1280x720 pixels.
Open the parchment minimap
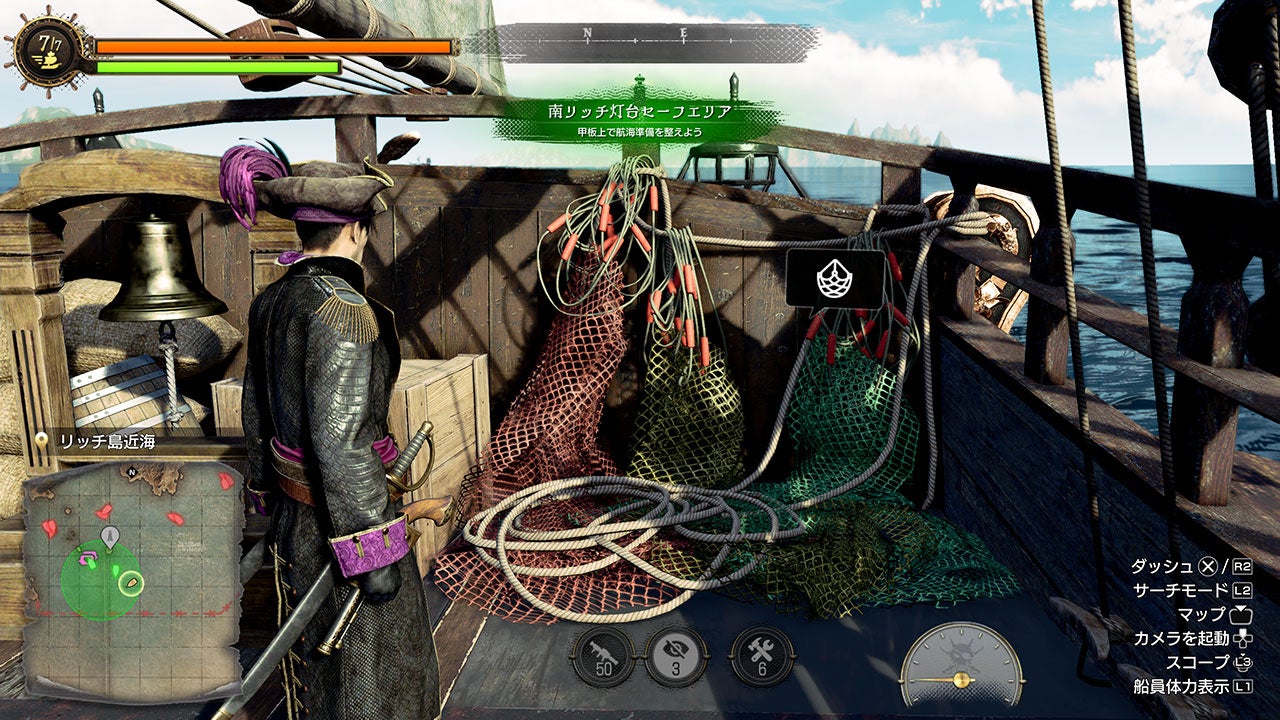click(132, 578)
